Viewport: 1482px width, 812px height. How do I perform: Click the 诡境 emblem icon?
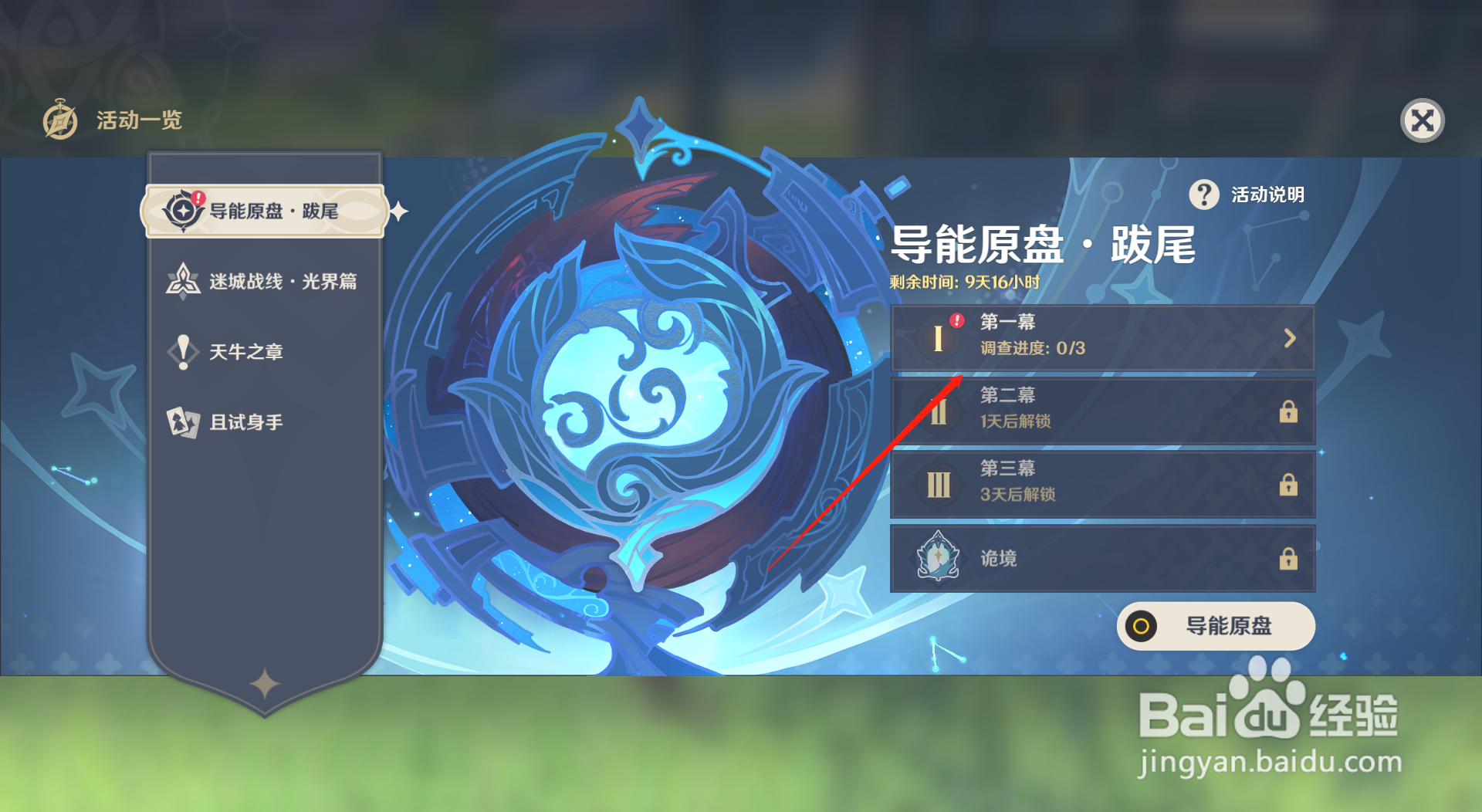936,557
